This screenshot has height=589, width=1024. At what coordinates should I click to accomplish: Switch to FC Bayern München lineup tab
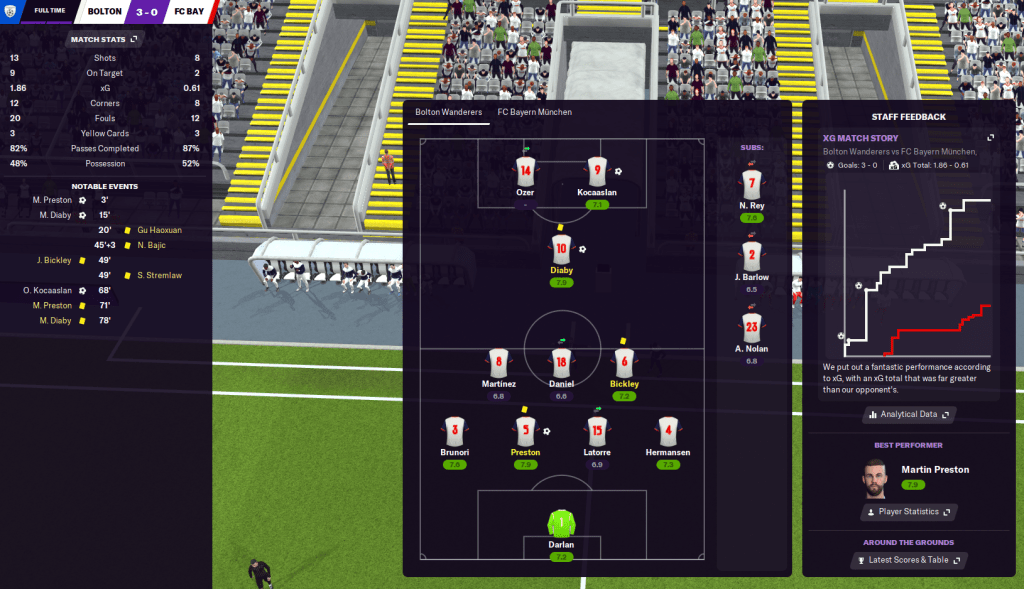pos(535,112)
